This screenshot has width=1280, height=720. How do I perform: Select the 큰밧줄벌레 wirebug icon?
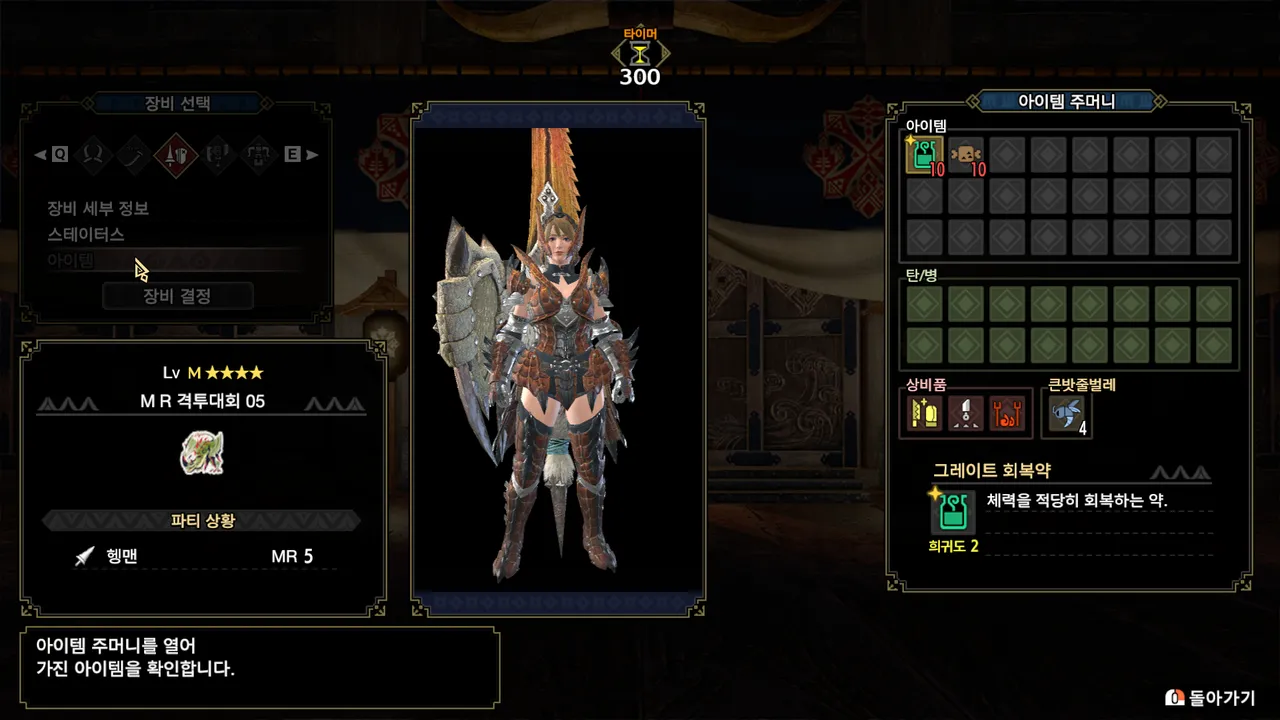click(1065, 413)
